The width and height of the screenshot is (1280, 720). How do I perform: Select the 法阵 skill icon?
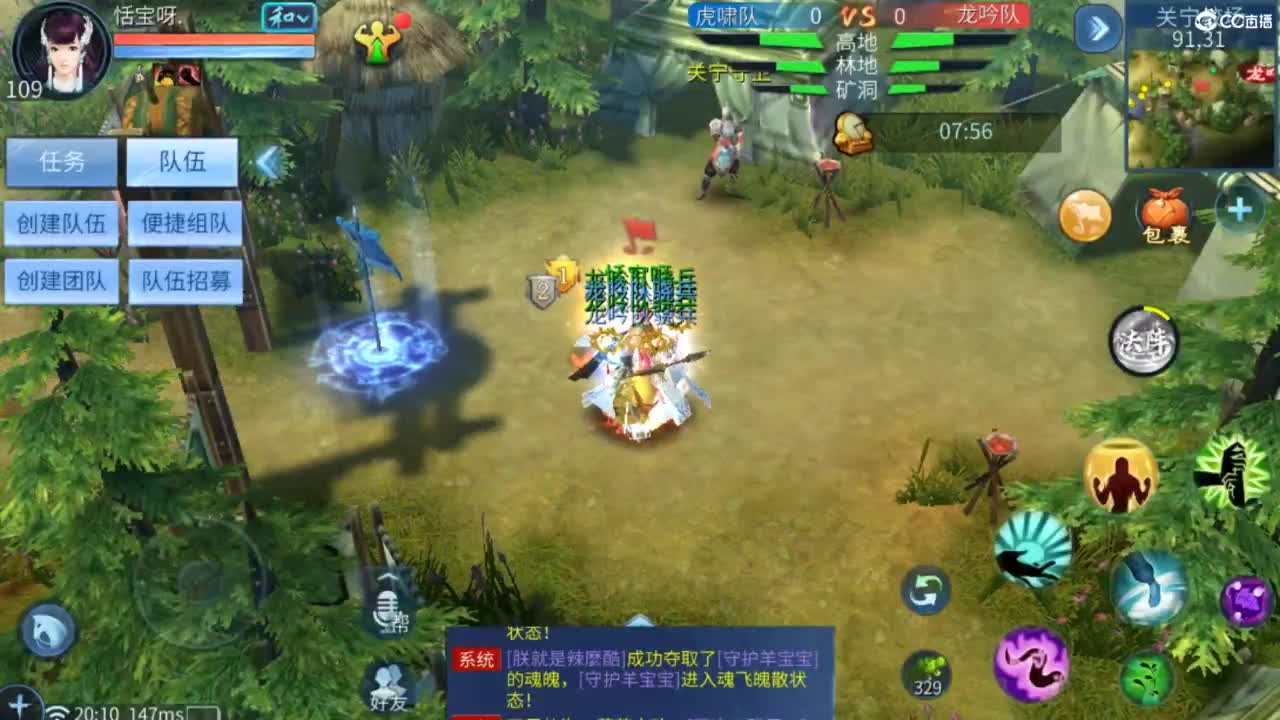tap(1142, 341)
